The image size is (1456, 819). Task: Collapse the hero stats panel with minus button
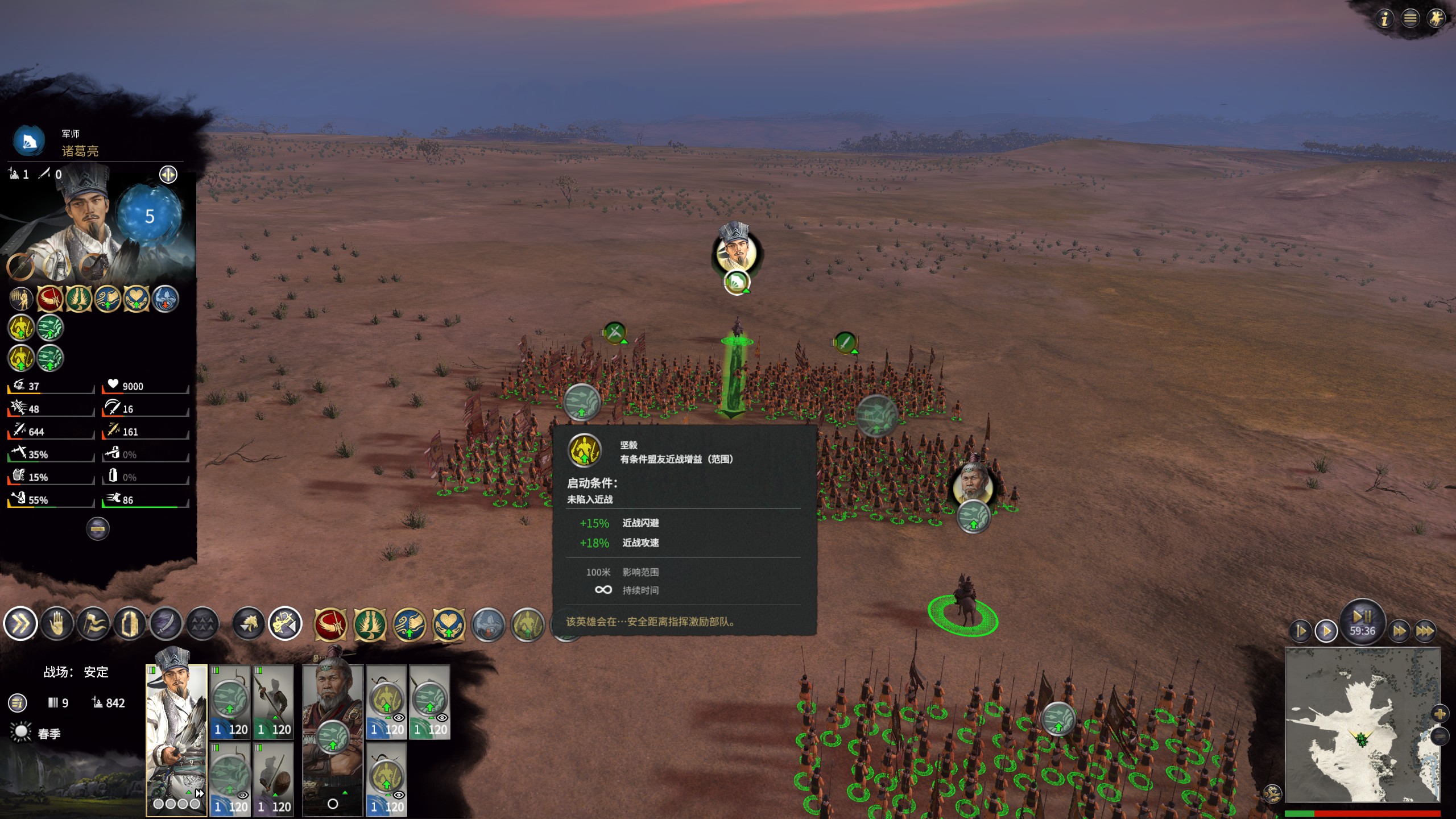[x=98, y=529]
